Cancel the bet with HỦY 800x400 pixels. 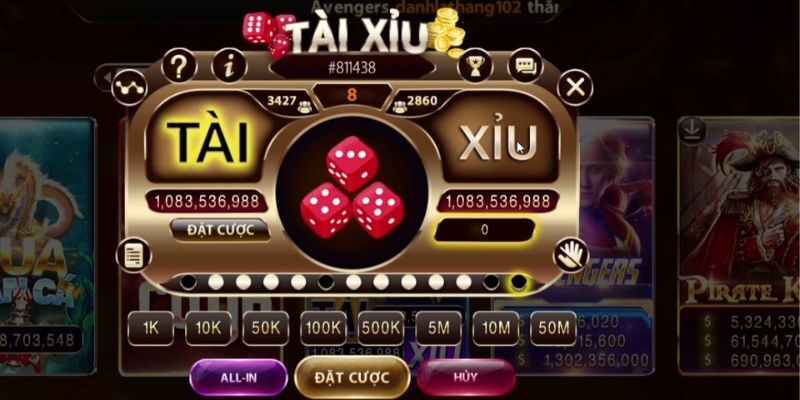465,377
